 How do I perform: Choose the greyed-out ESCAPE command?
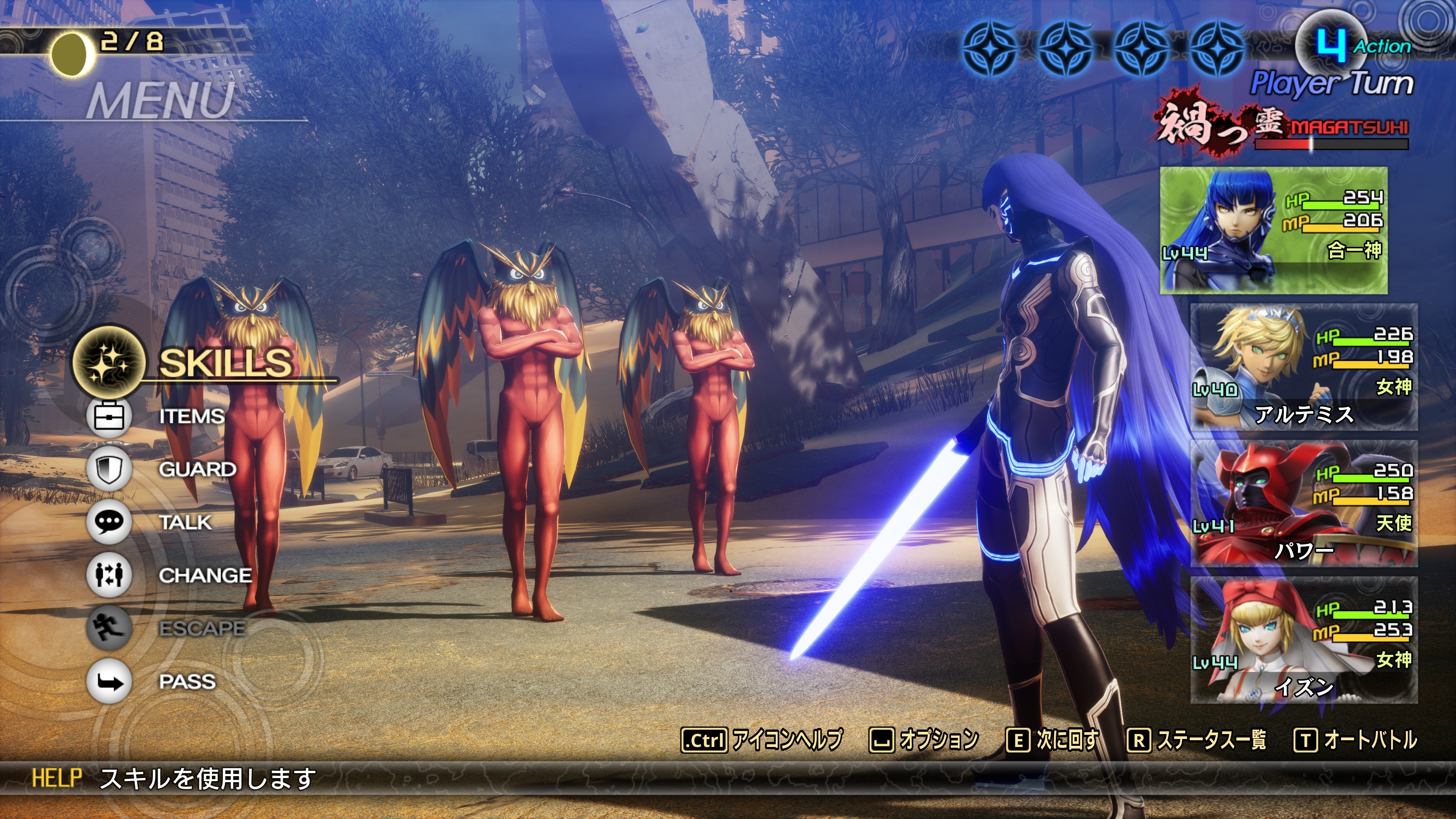tap(202, 628)
